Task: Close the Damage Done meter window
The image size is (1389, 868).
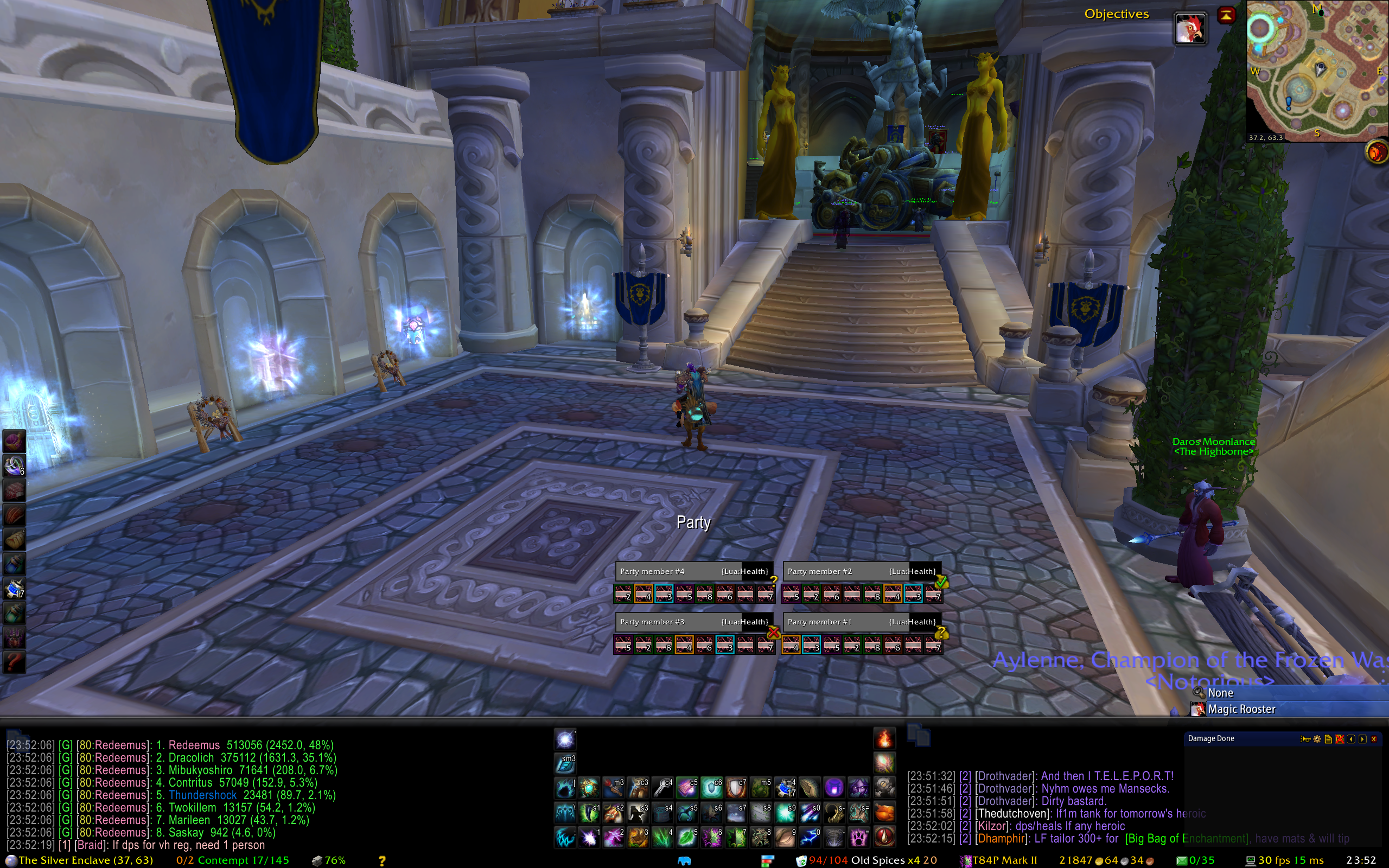Action: tap(1373, 739)
